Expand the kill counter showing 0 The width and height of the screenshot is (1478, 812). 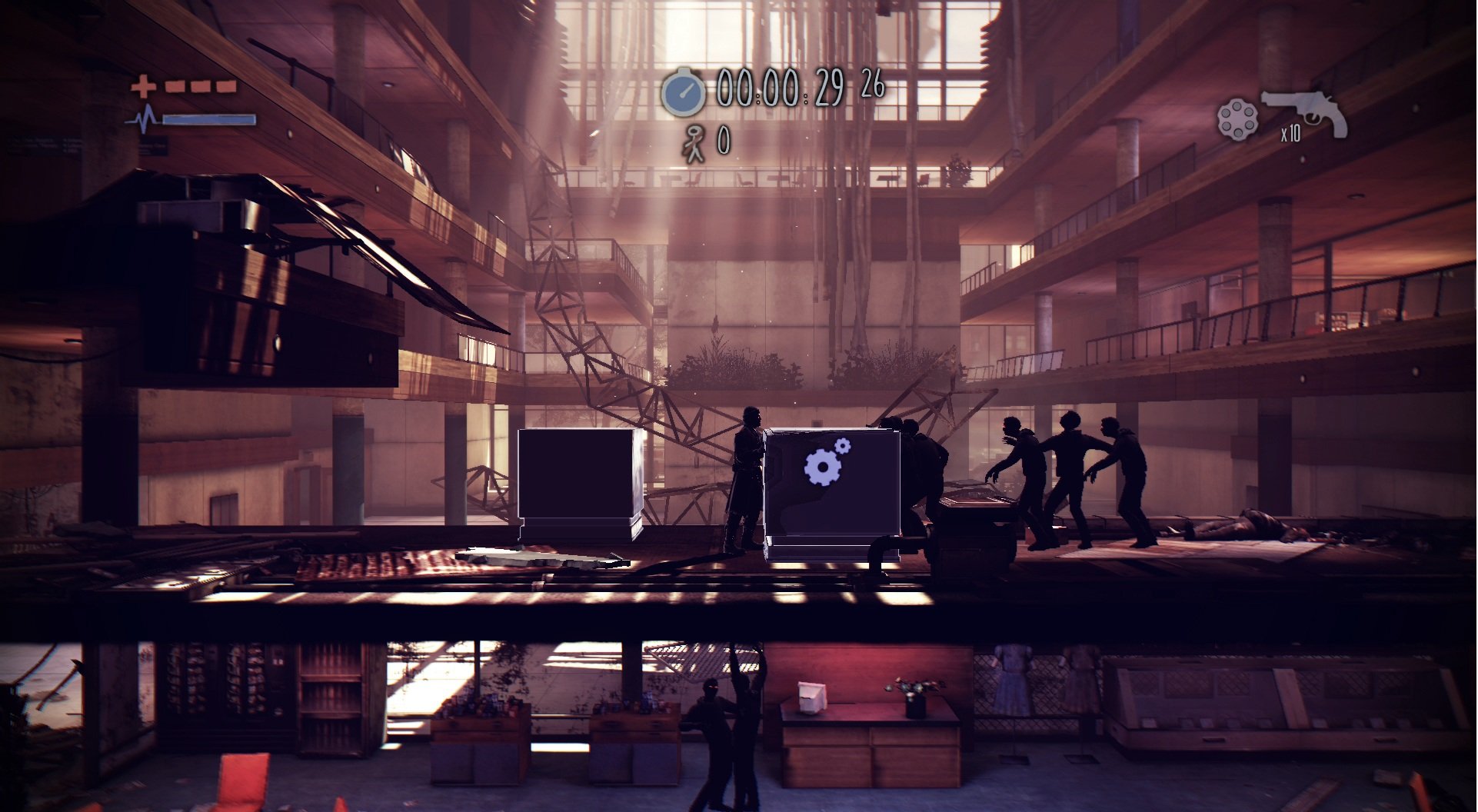(724, 139)
